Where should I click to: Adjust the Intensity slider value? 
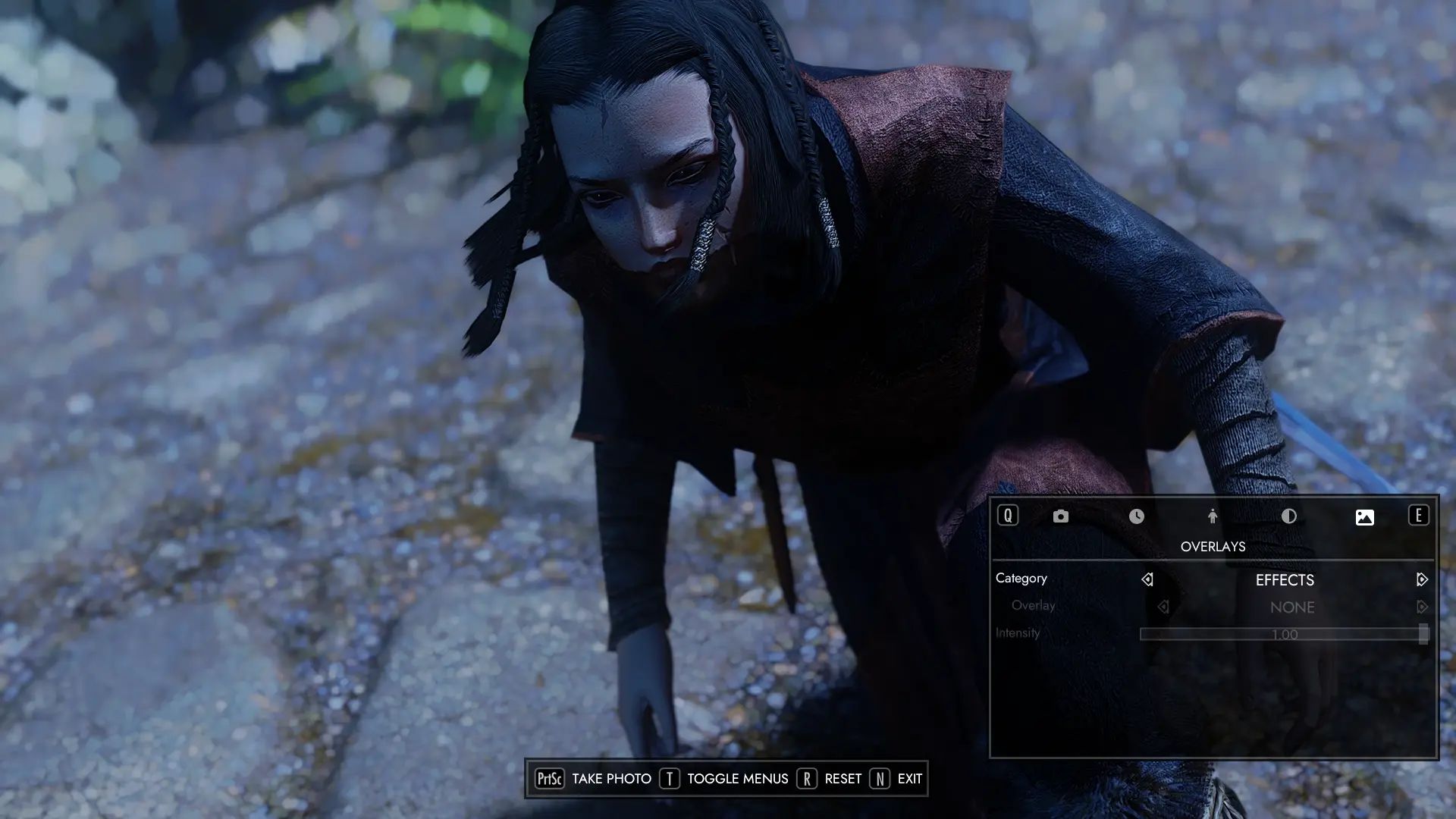pos(1282,635)
